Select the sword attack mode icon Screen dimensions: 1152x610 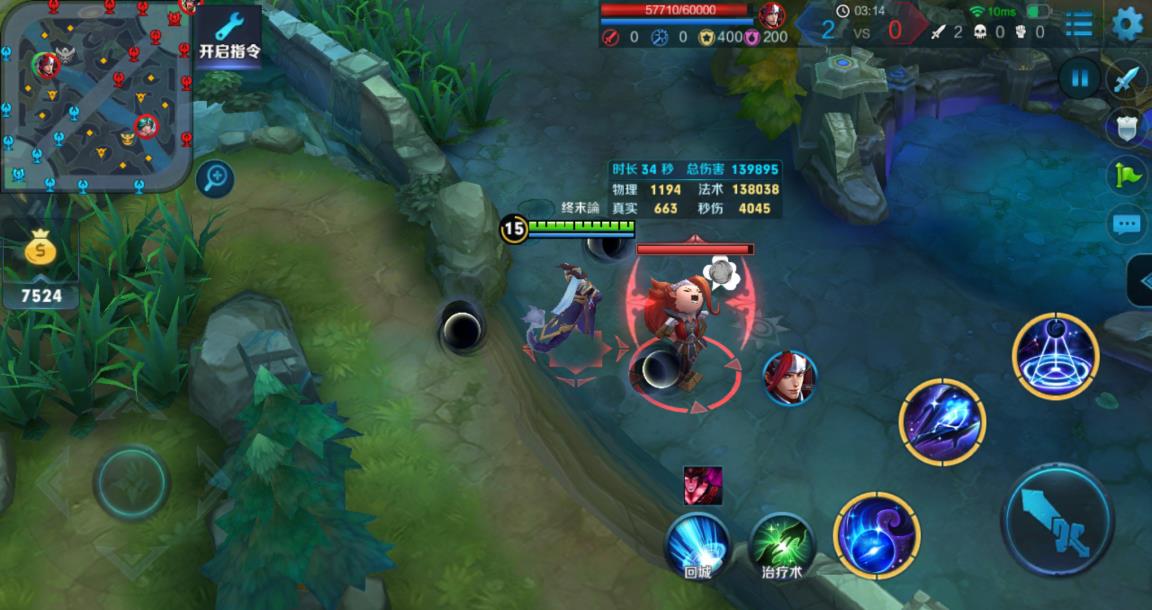tap(1127, 78)
